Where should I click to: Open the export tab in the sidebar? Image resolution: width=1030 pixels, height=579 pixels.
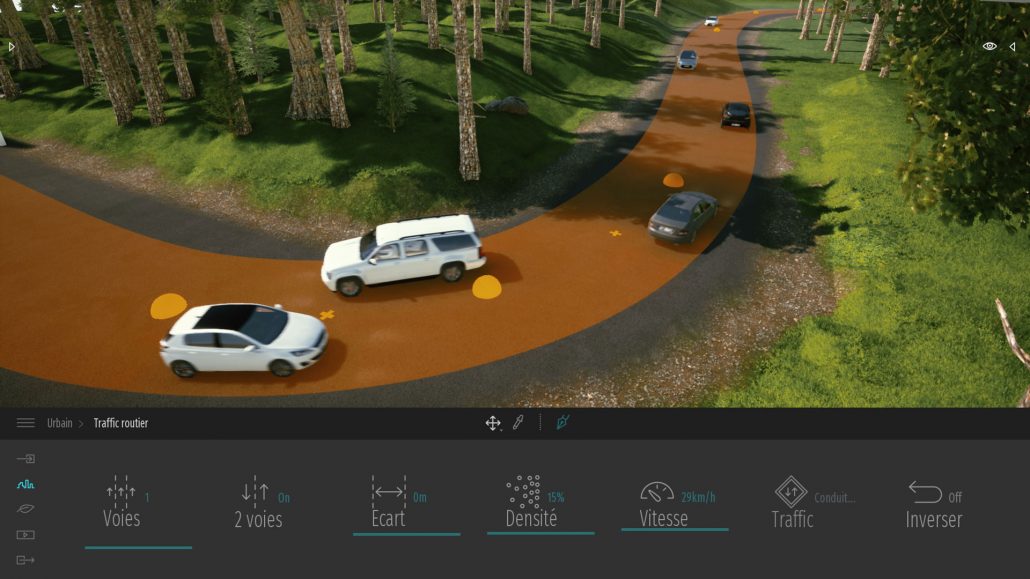coord(26,560)
